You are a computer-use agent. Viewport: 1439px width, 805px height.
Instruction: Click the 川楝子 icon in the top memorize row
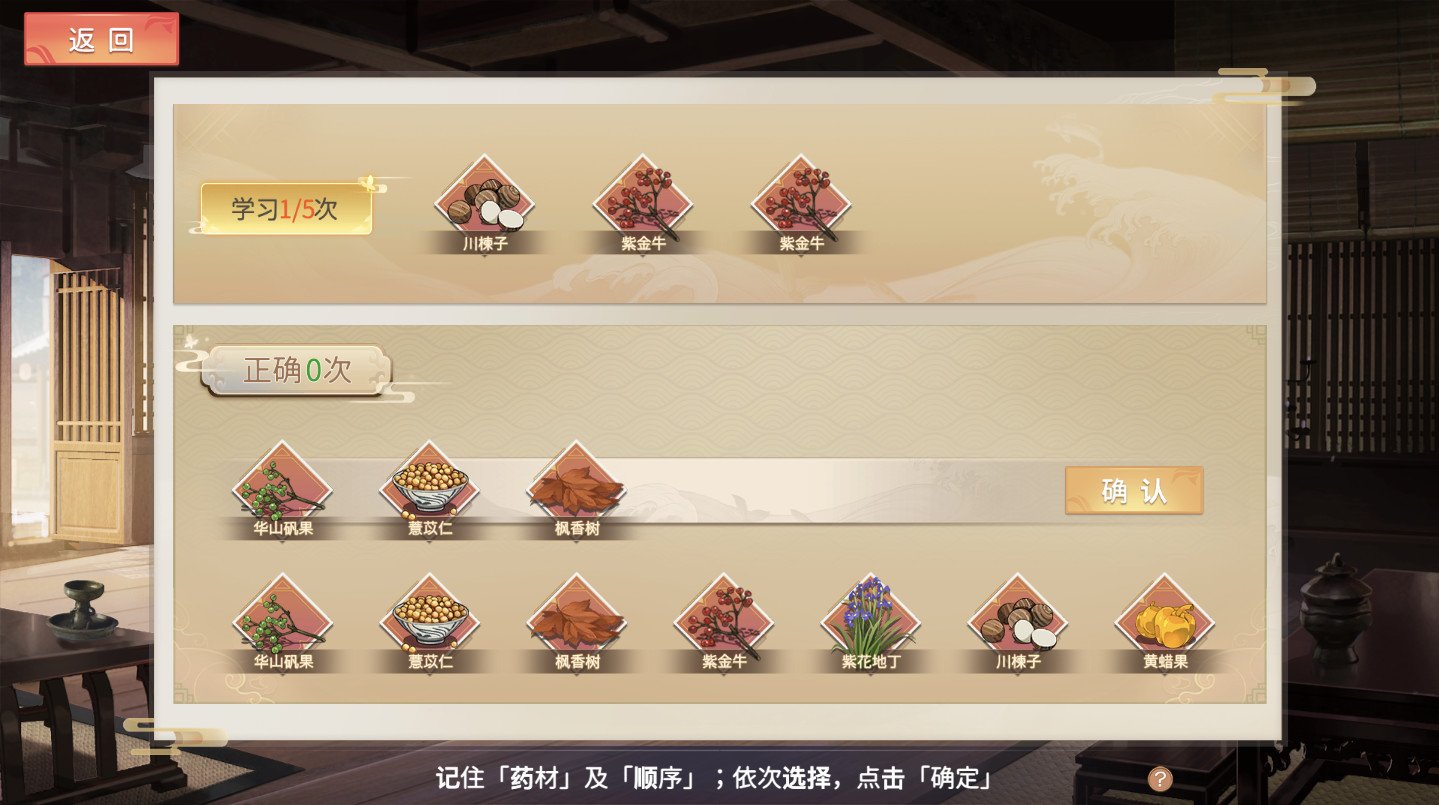485,200
